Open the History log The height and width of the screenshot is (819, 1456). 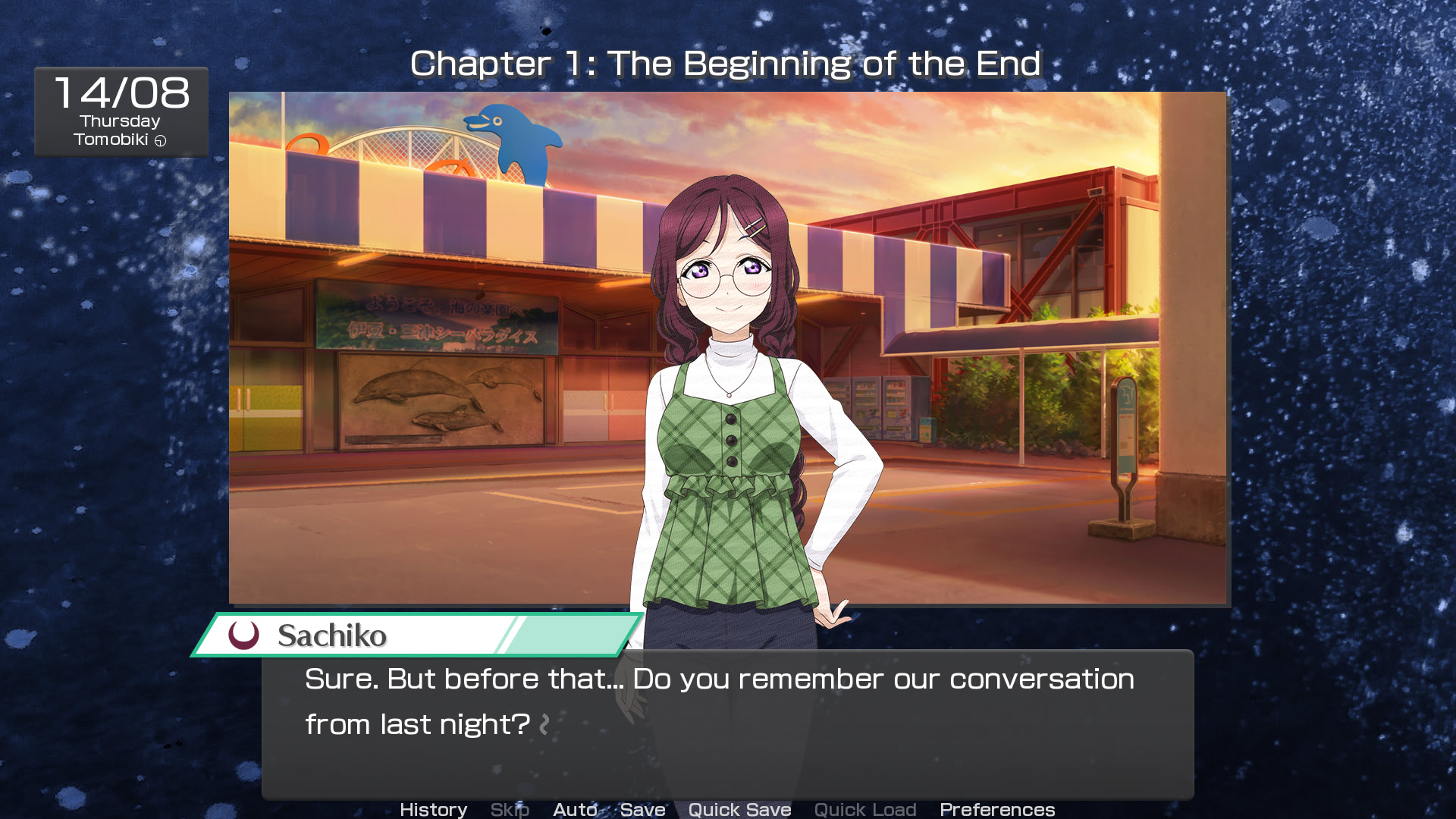pos(433,809)
